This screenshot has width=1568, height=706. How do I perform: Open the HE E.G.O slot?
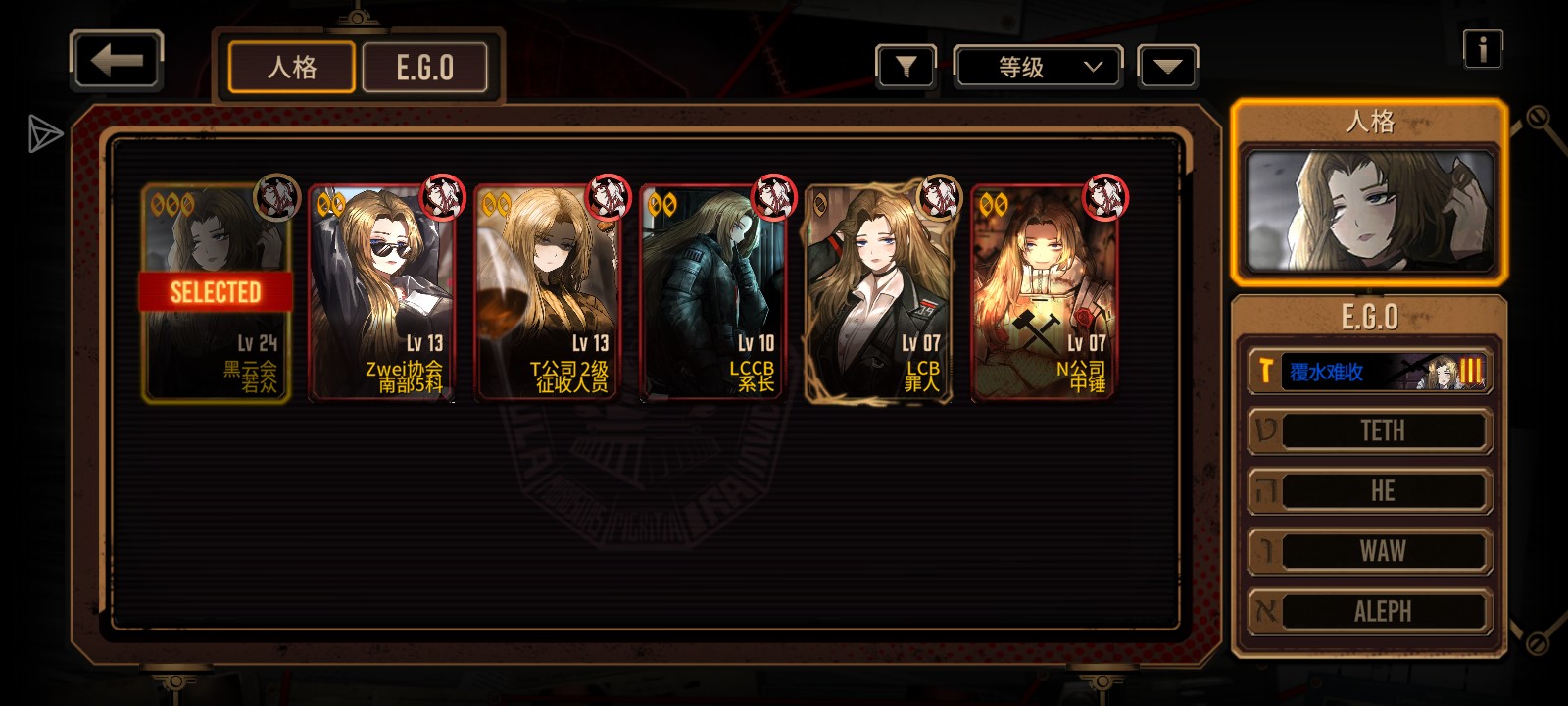(1370, 491)
